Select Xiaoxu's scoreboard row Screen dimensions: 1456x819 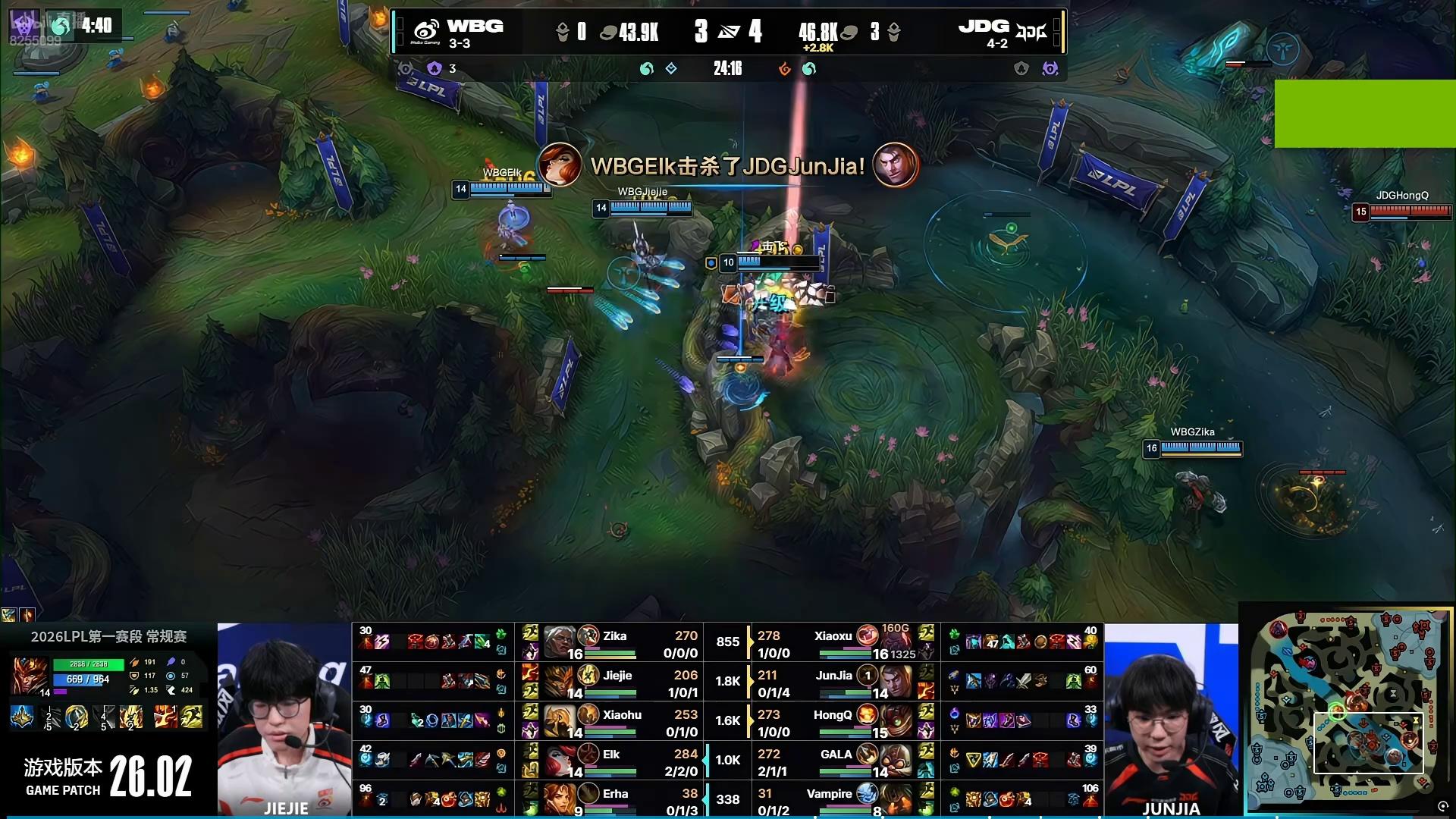843,643
